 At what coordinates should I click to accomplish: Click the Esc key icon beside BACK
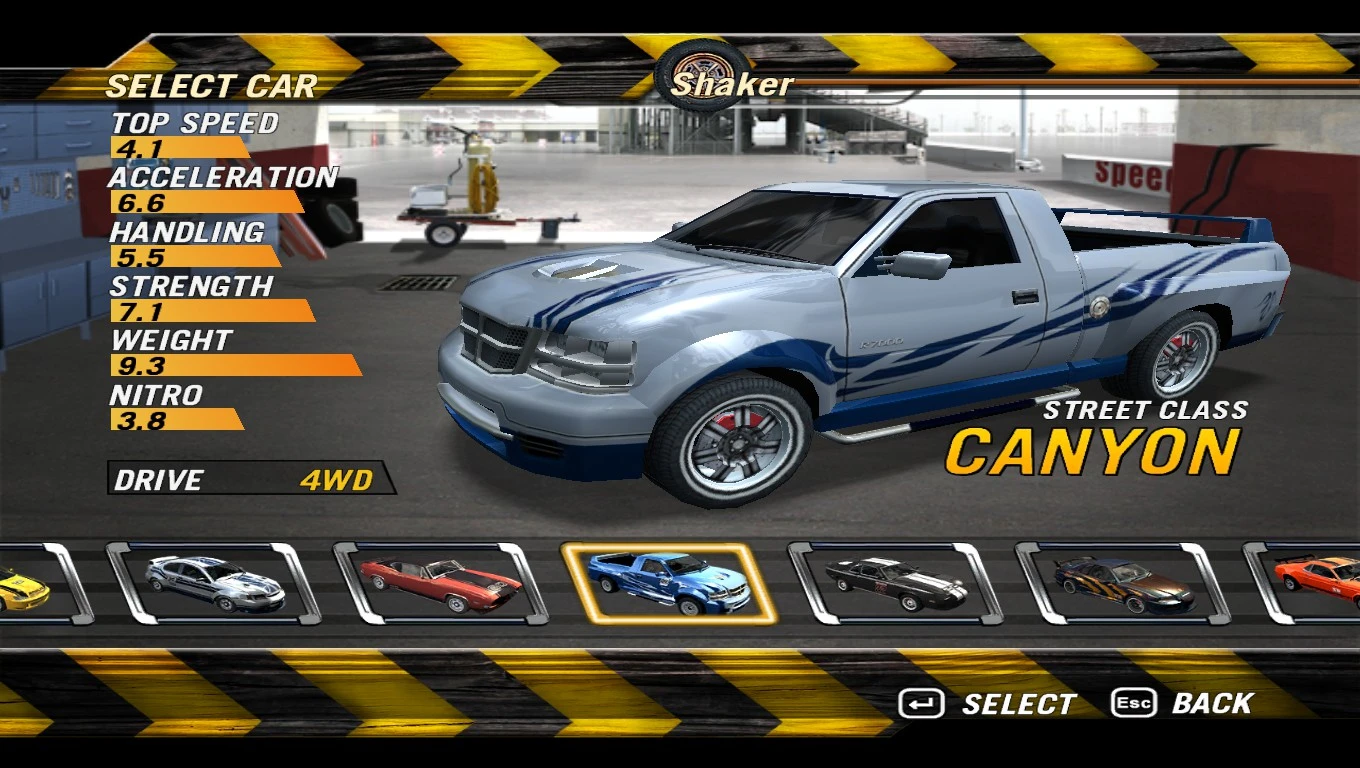click(1133, 703)
